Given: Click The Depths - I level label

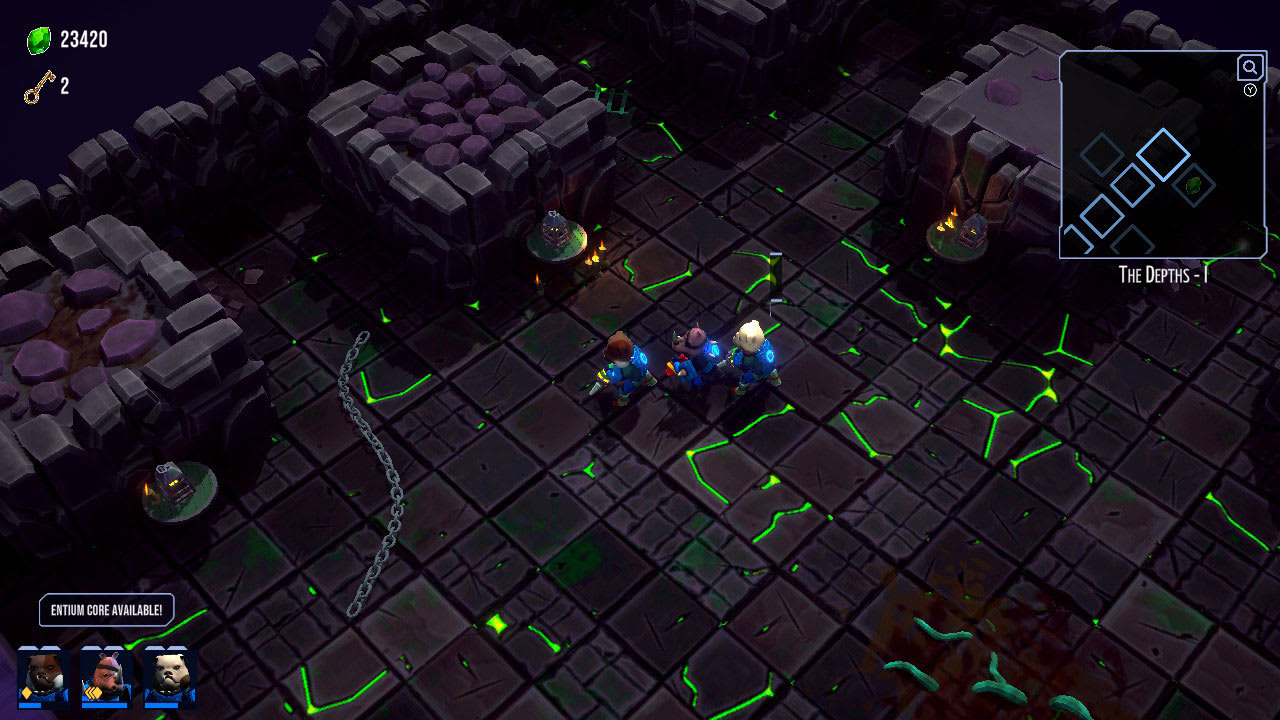Looking at the screenshot, I should [1163, 272].
